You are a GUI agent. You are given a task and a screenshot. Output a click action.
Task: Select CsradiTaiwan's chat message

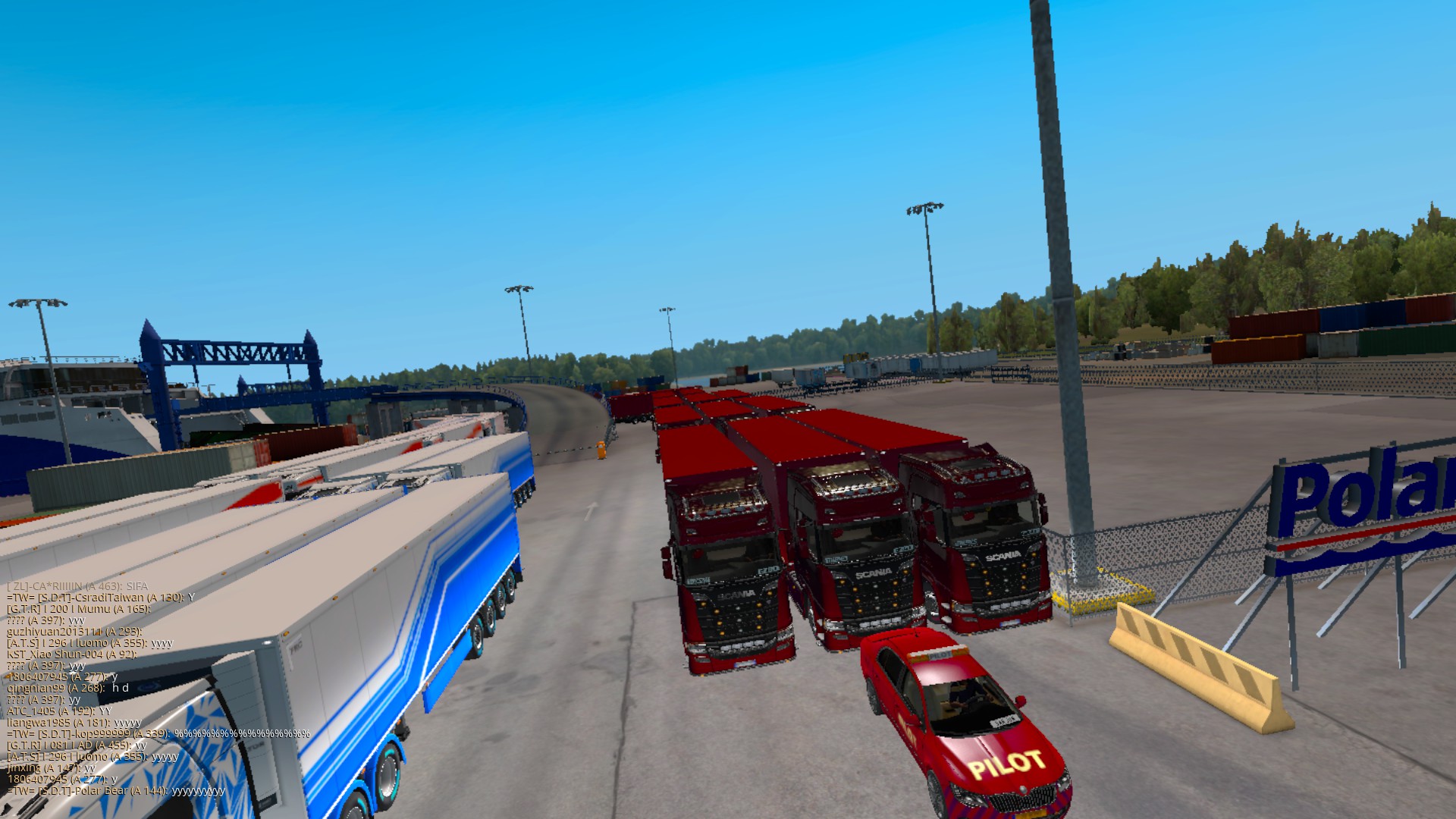(101, 598)
